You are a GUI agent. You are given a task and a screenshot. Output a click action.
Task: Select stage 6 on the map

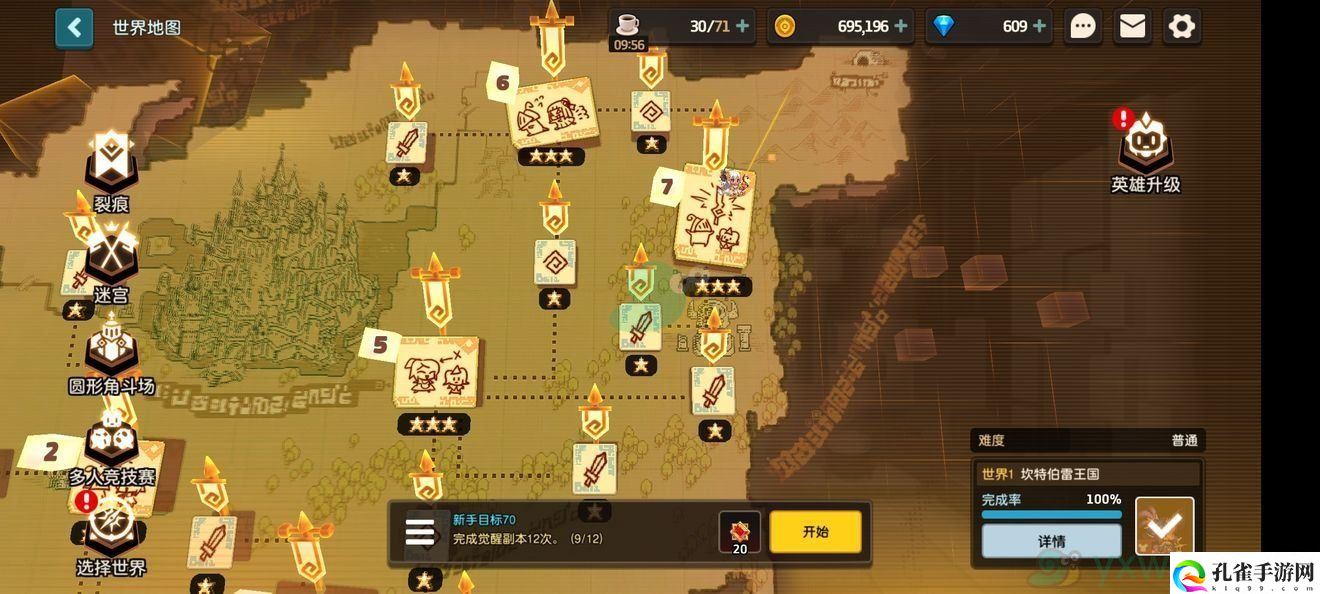point(551,115)
